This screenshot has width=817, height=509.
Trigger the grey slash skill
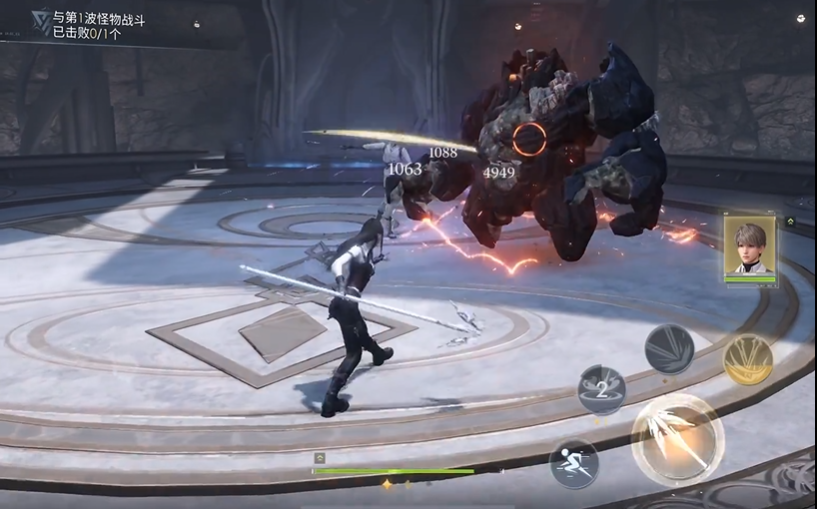point(669,349)
